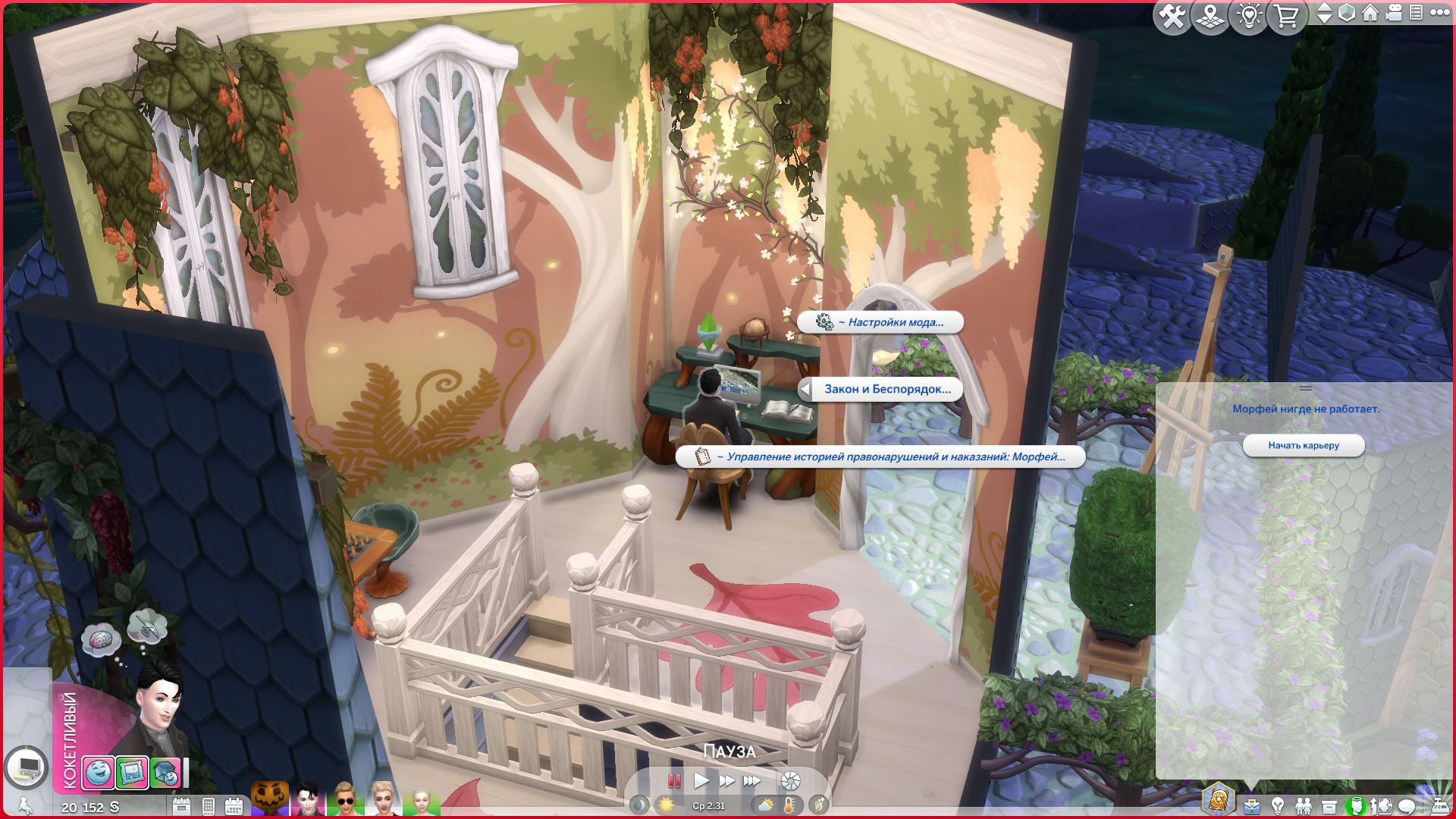Start video capture with the camera icon
The width and height of the screenshot is (1456, 819).
pyautogui.click(x=1392, y=14)
